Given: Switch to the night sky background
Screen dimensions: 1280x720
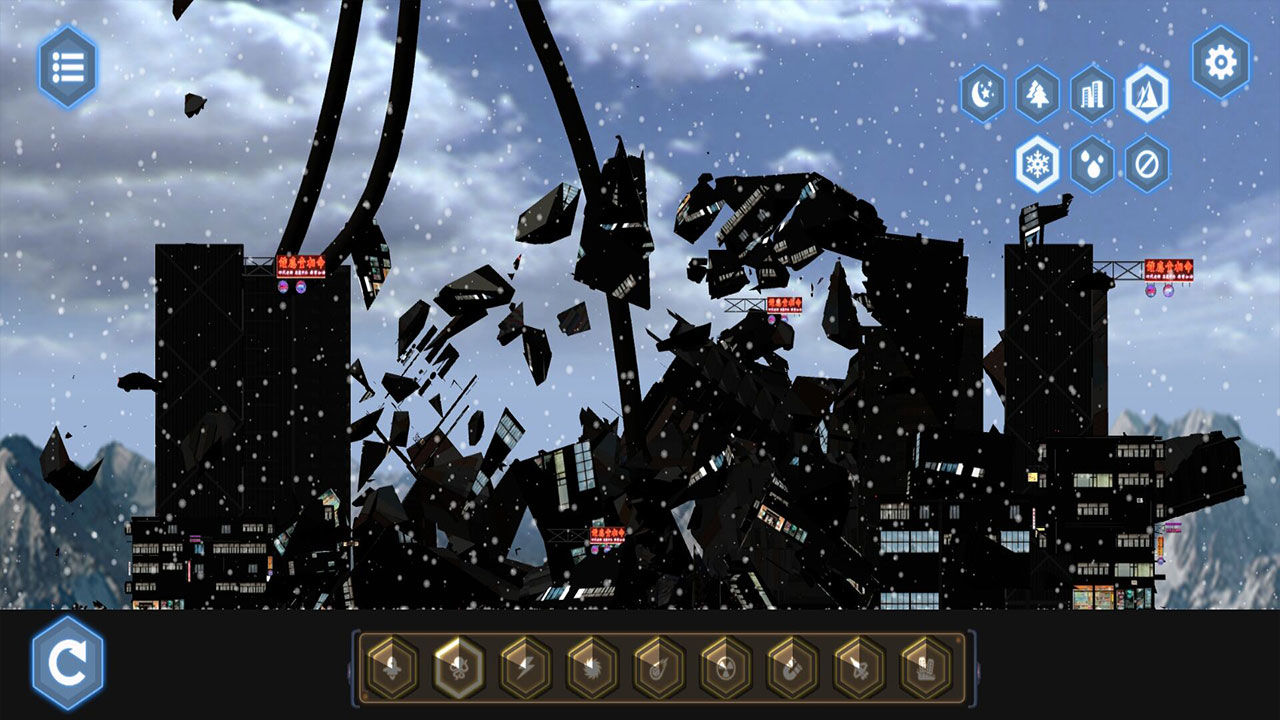Looking at the screenshot, I should [982, 94].
